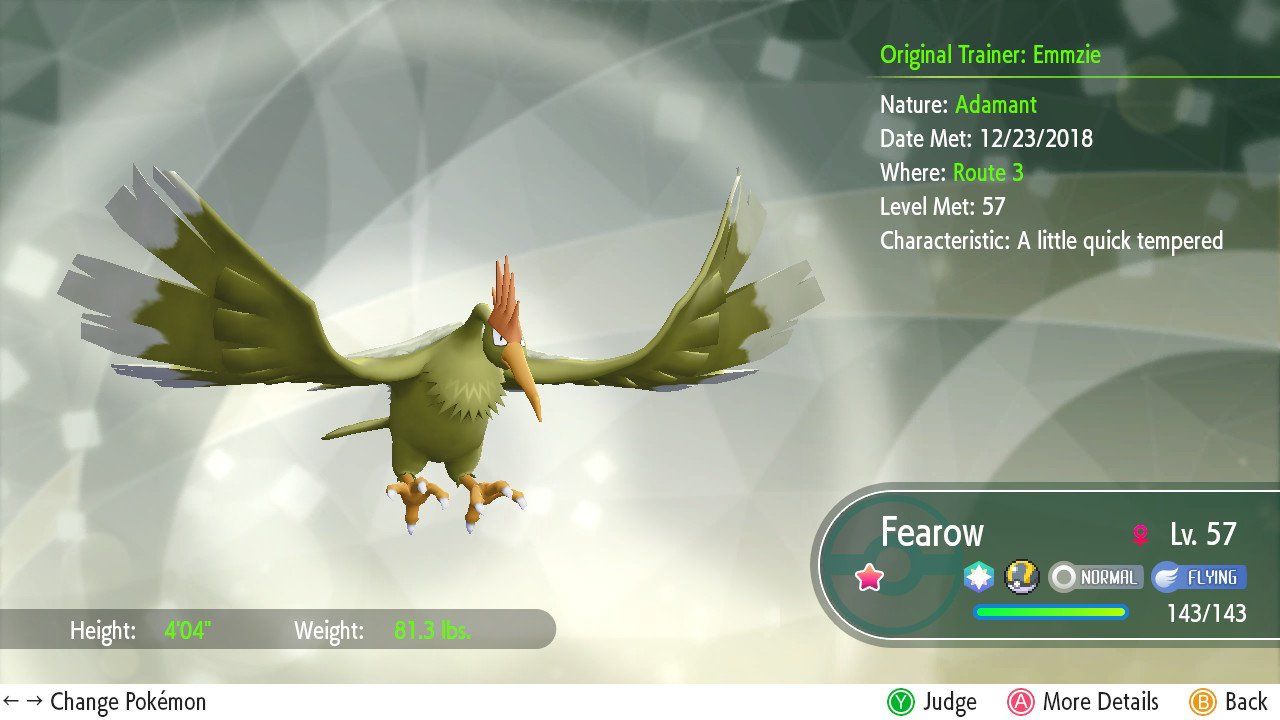
Task: Select the NORMAL type badge
Action: coord(1094,577)
